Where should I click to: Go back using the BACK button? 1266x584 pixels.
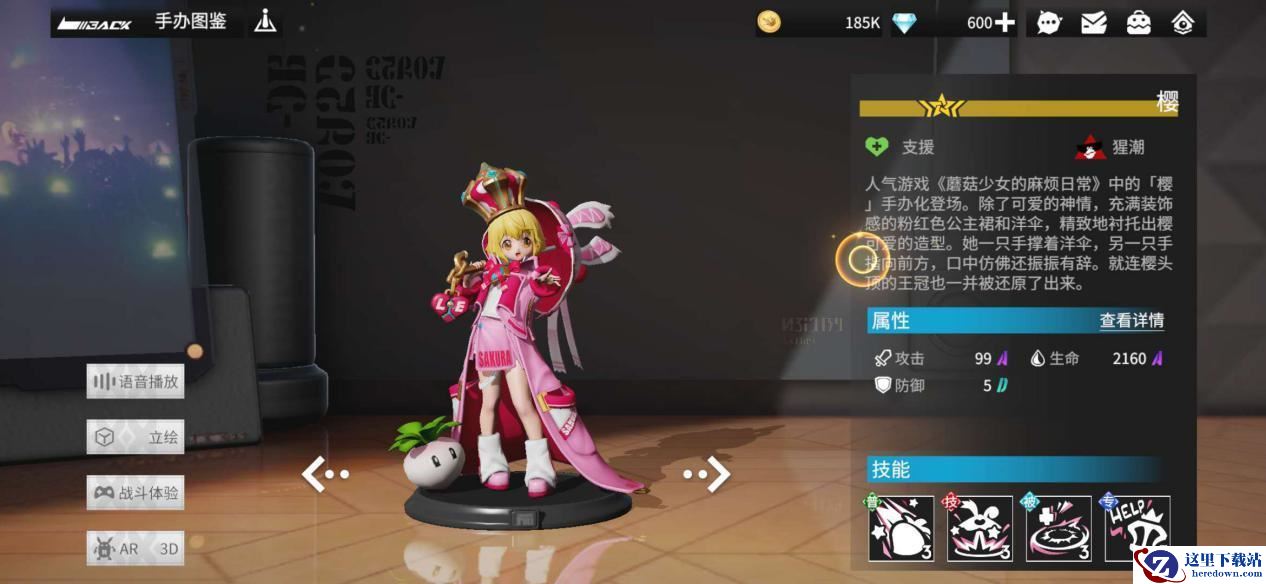(95, 23)
